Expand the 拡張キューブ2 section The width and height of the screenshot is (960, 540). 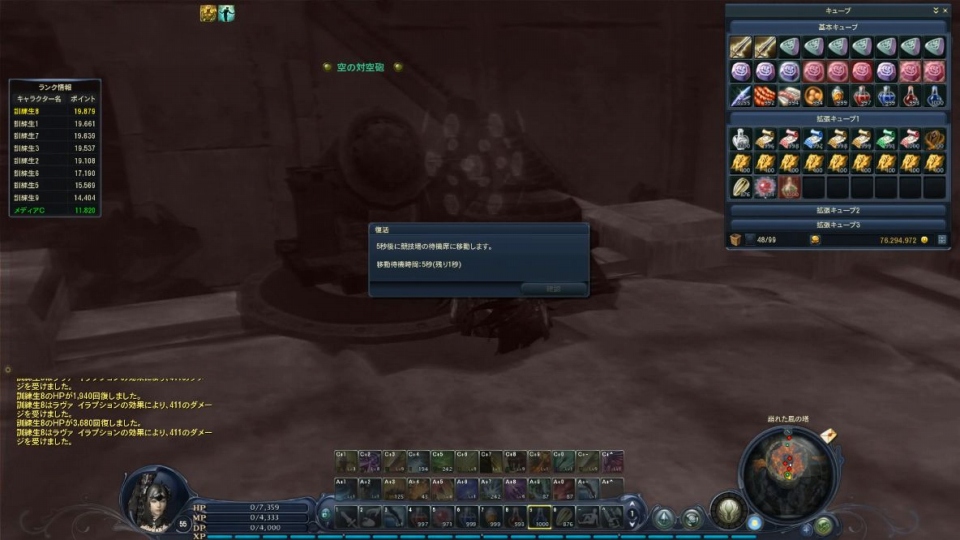838,211
